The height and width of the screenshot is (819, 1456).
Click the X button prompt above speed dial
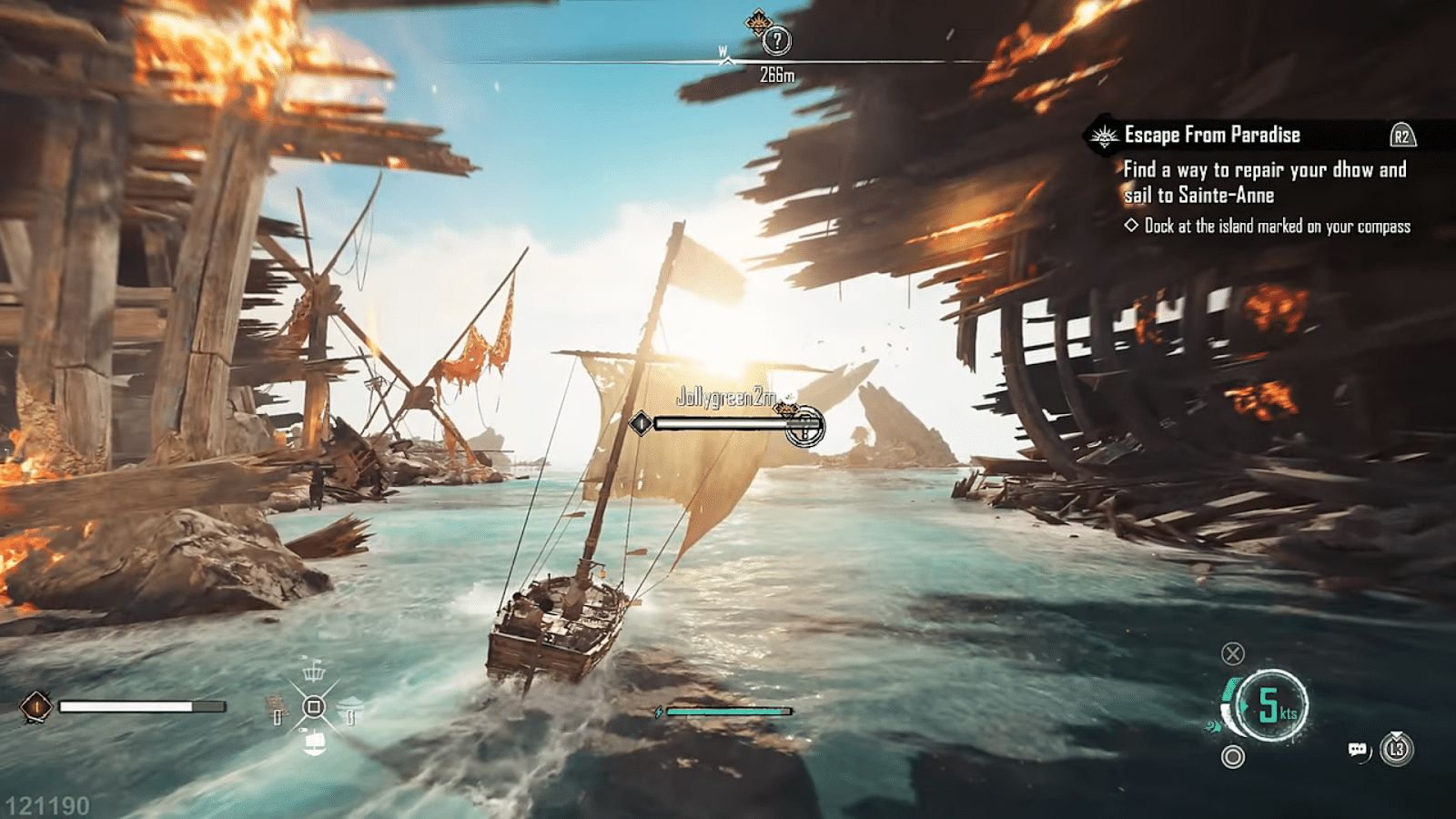click(1233, 653)
